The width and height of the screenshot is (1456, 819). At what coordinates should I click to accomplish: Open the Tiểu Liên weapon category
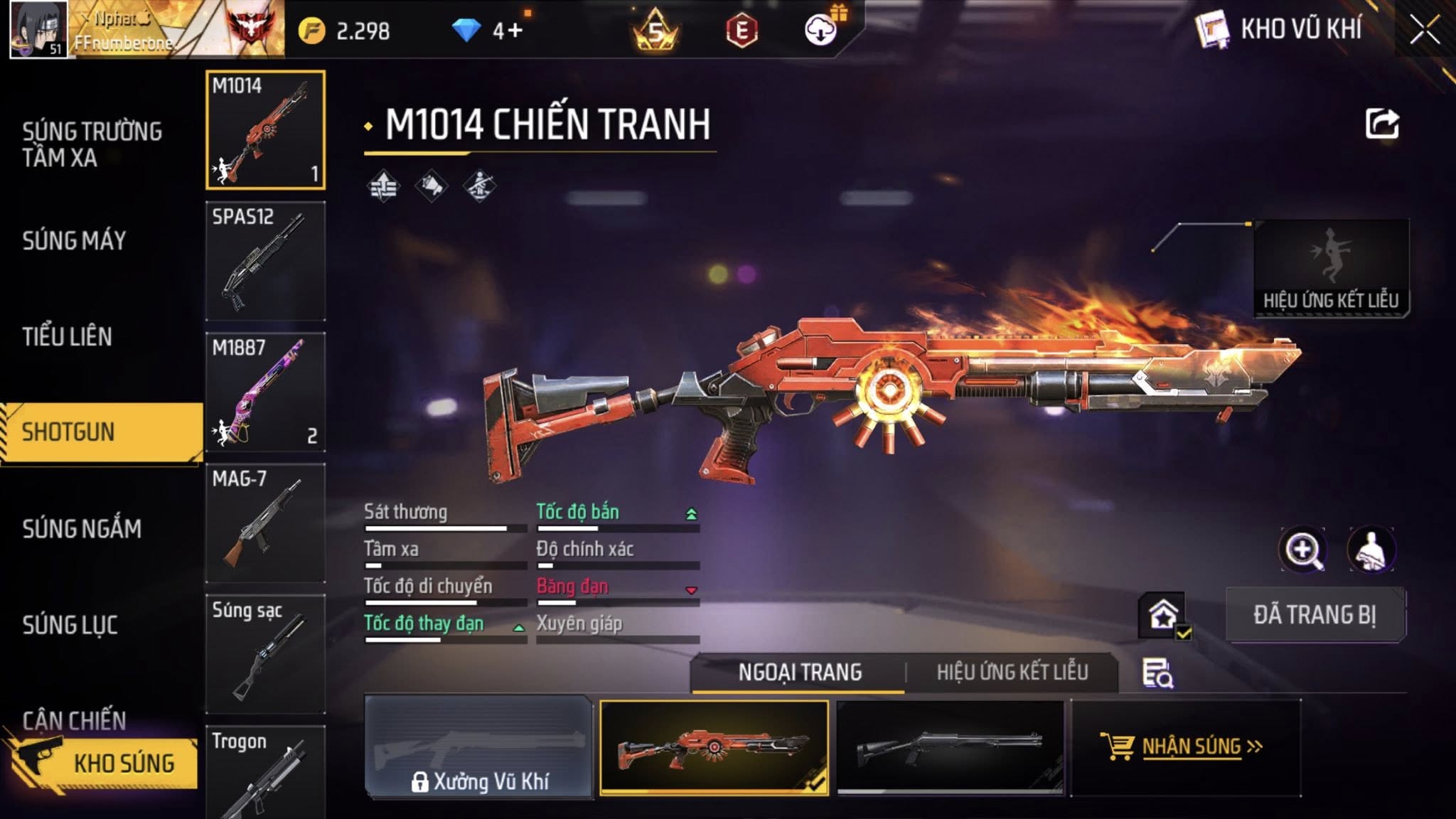point(68,337)
